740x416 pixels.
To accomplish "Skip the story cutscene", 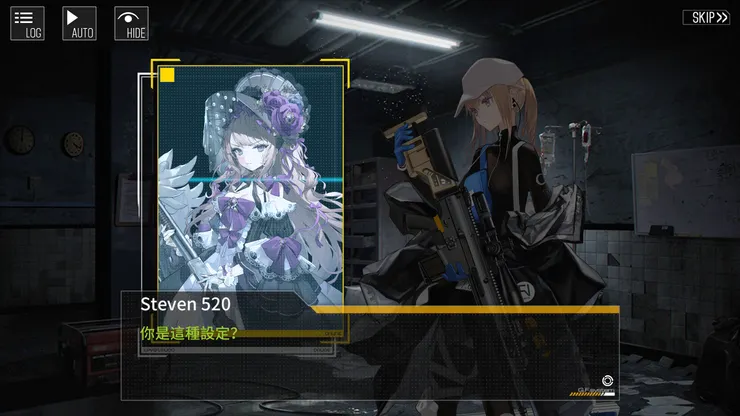I will point(706,17).
